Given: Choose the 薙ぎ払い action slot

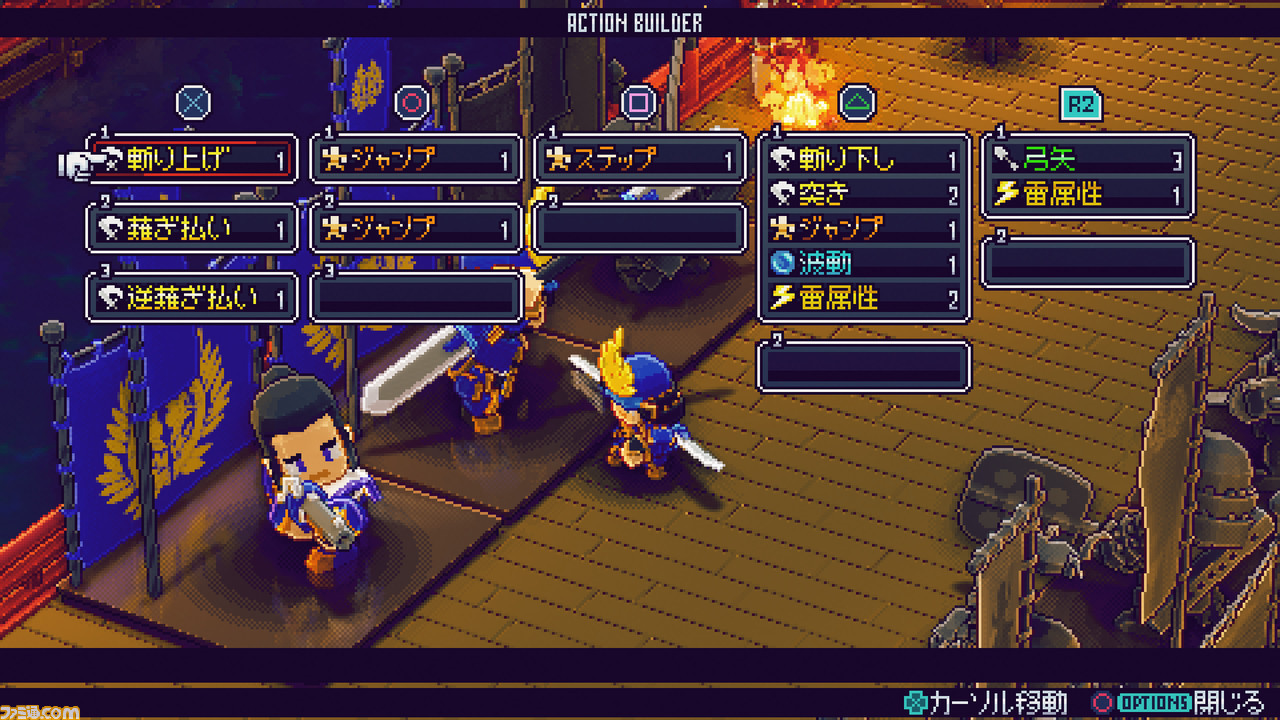Looking at the screenshot, I should (x=192, y=229).
